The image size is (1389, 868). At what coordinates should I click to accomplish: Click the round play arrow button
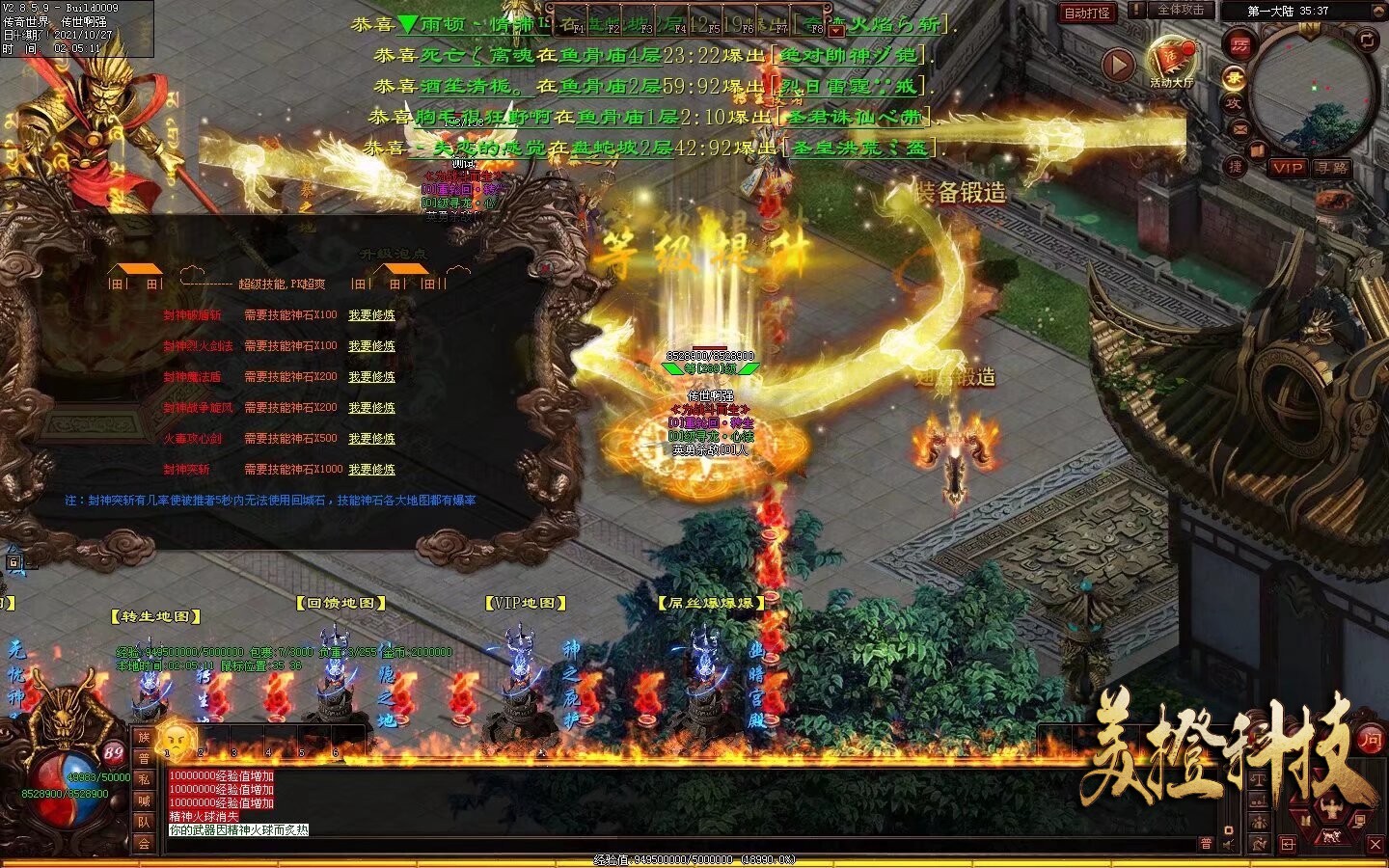(1118, 65)
